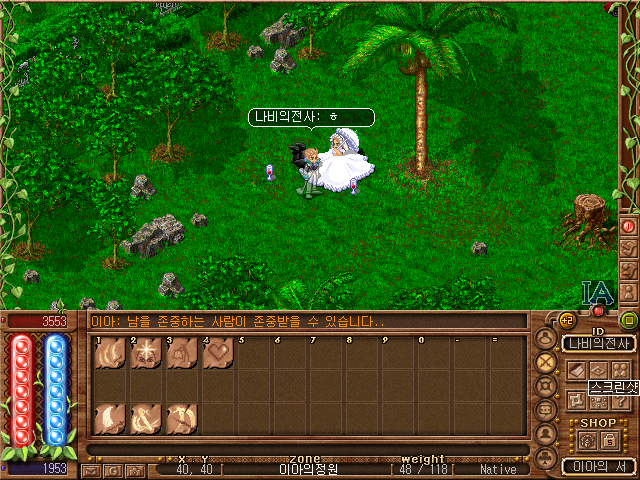Click the red power button on side panel

coord(629,226)
